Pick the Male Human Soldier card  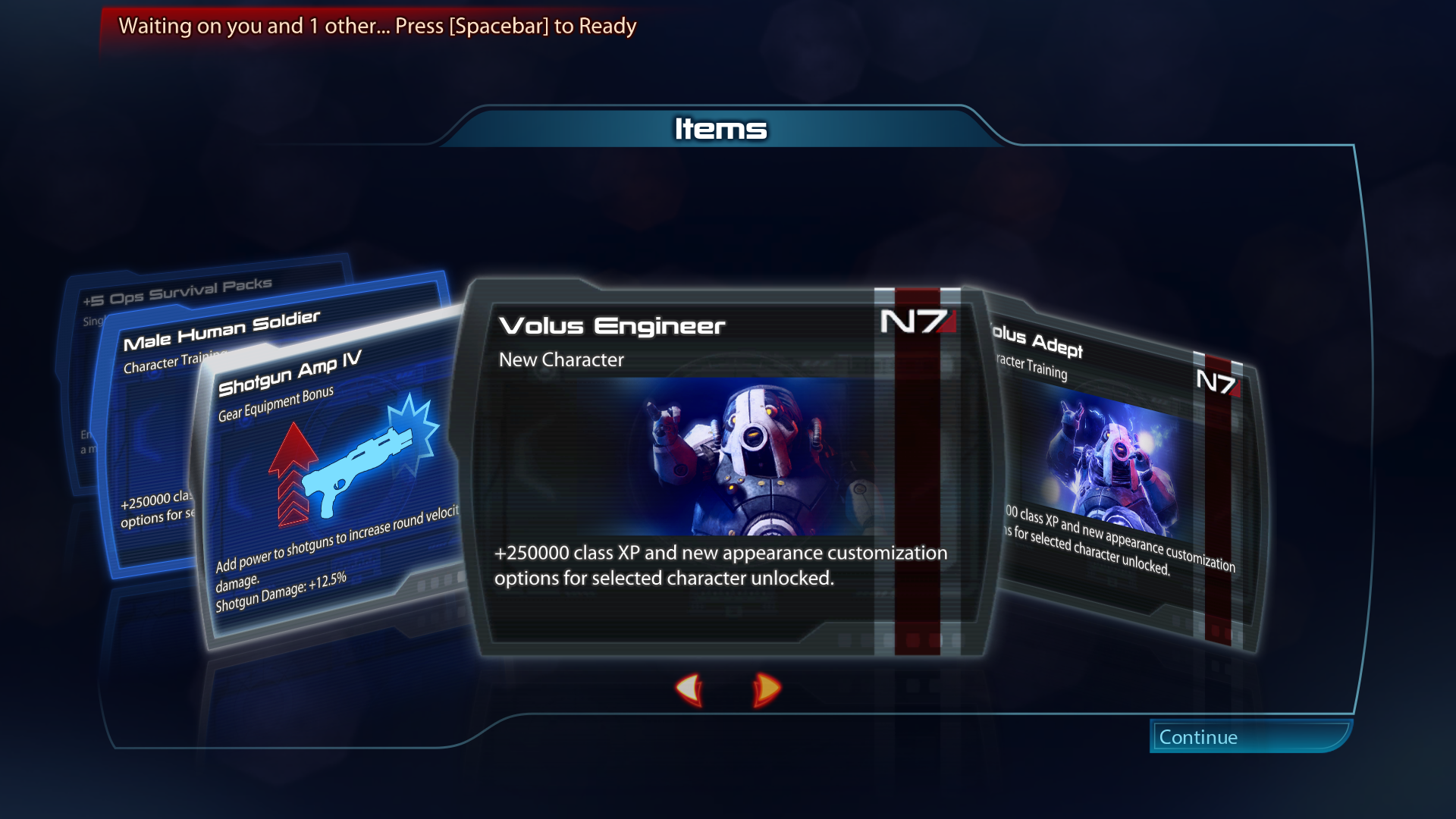pyautogui.click(x=152, y=425)
